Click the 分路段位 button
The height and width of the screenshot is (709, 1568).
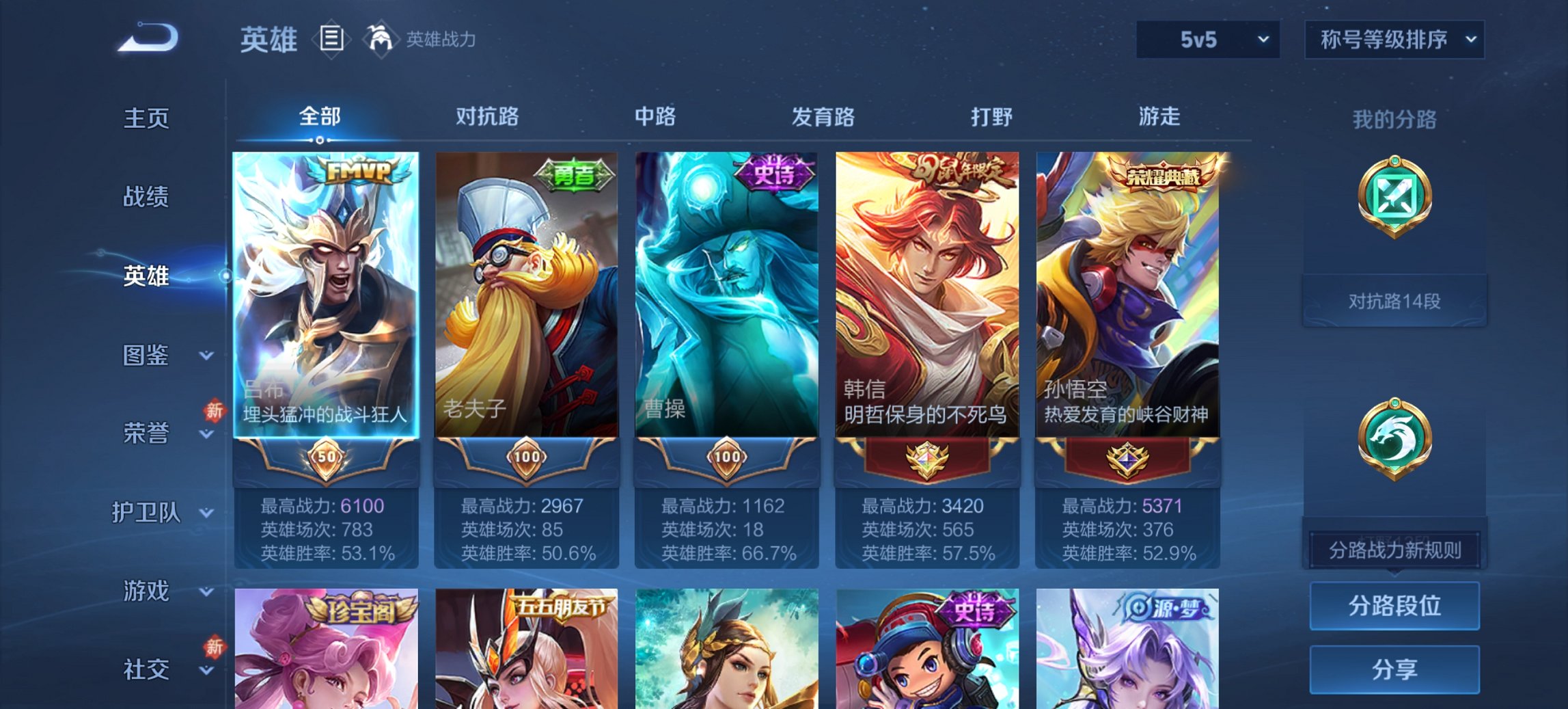click(x=1394, y=604)
